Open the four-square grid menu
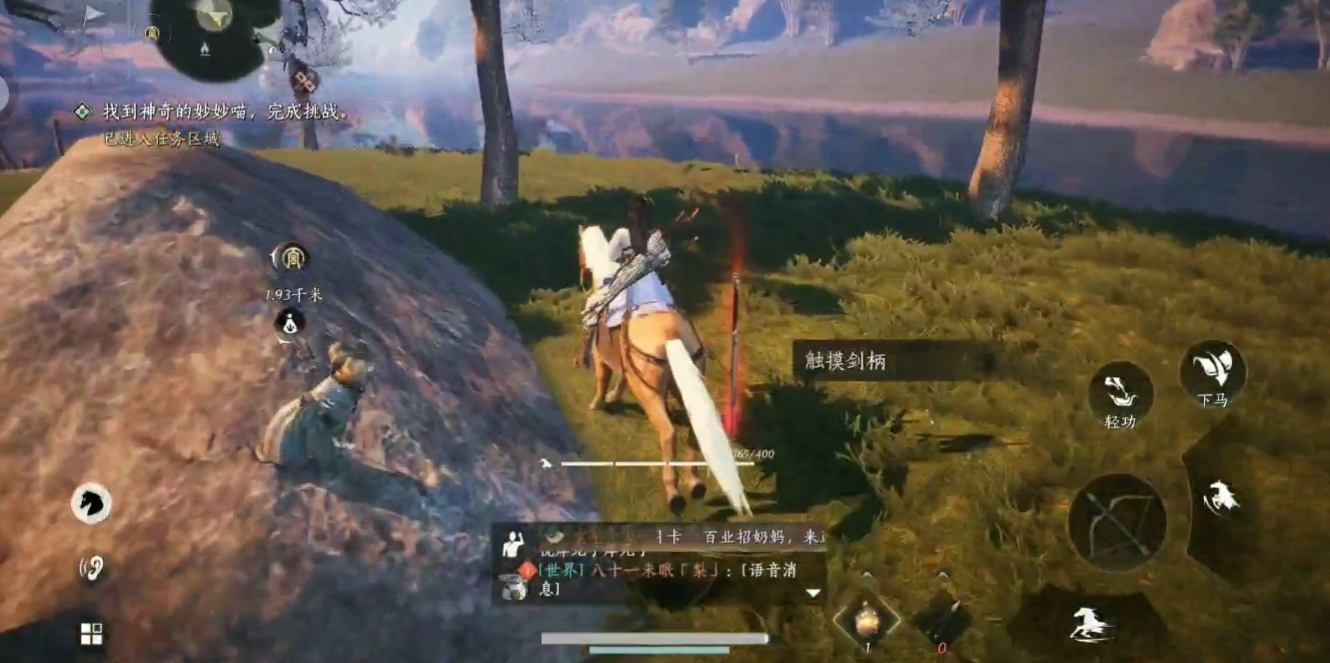The height and width of the screenshot is (663, 1330). click(x=91, y=633)
